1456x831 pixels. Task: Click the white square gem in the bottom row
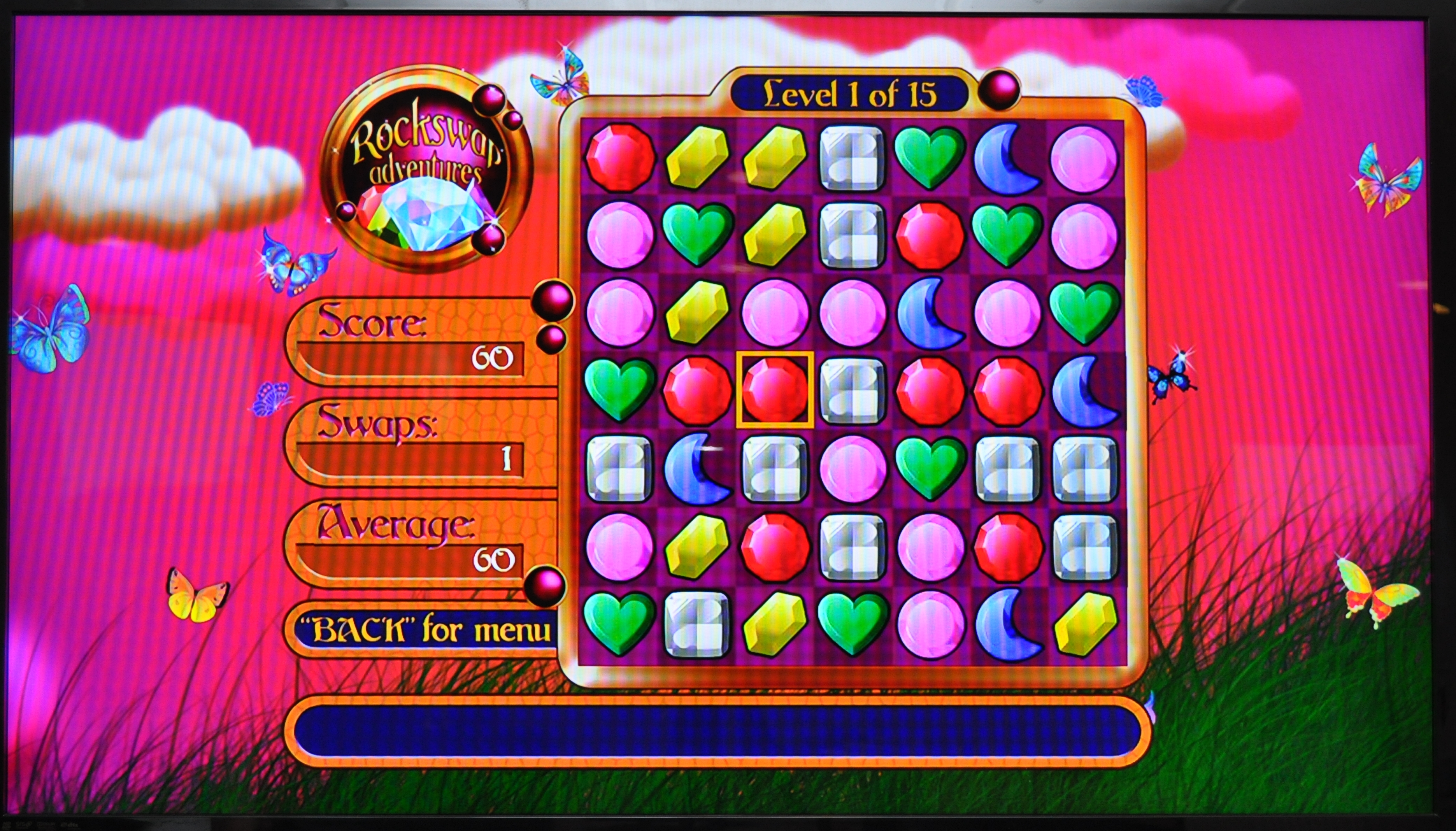697,623
